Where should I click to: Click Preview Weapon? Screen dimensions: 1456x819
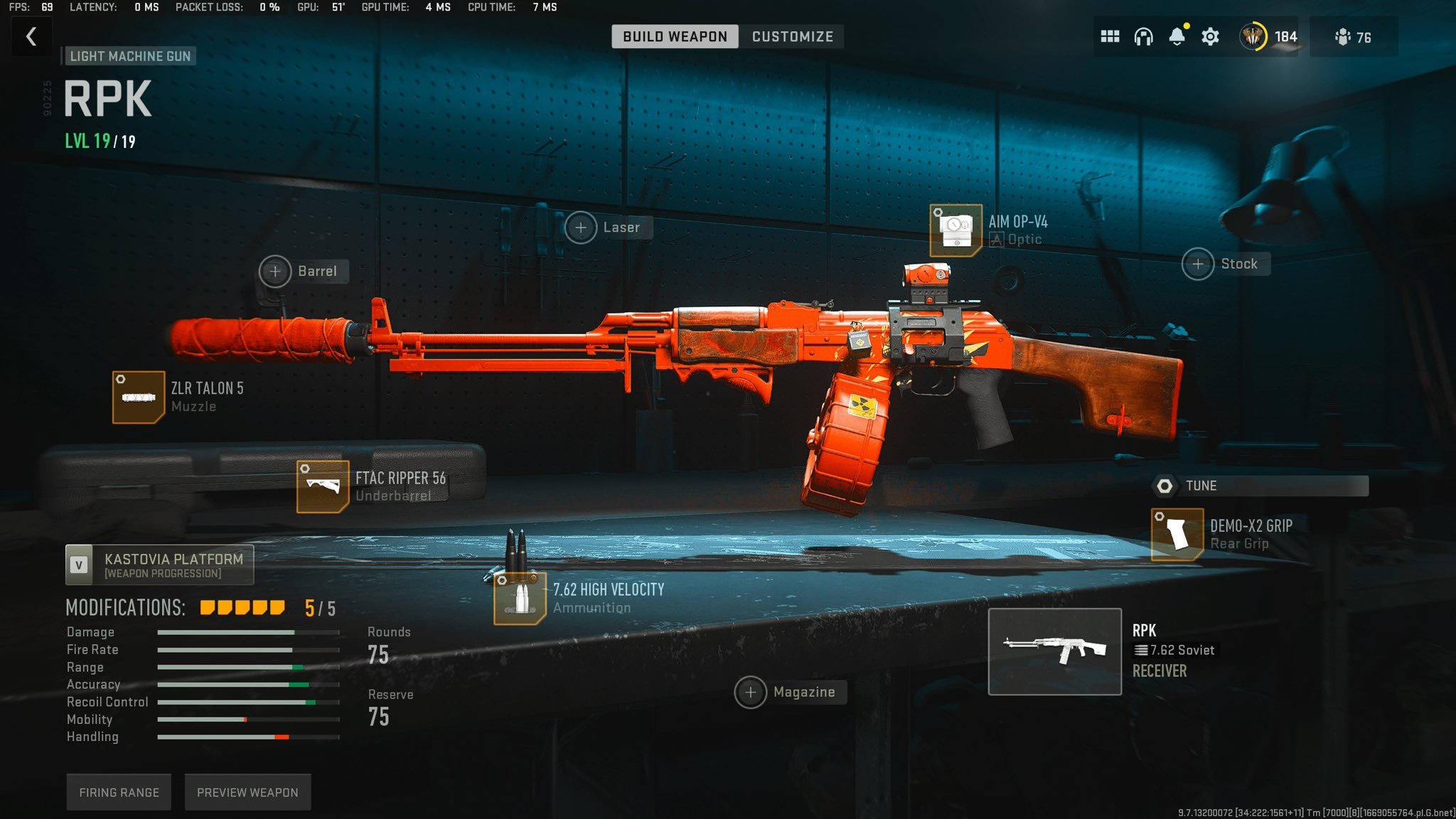247,791
